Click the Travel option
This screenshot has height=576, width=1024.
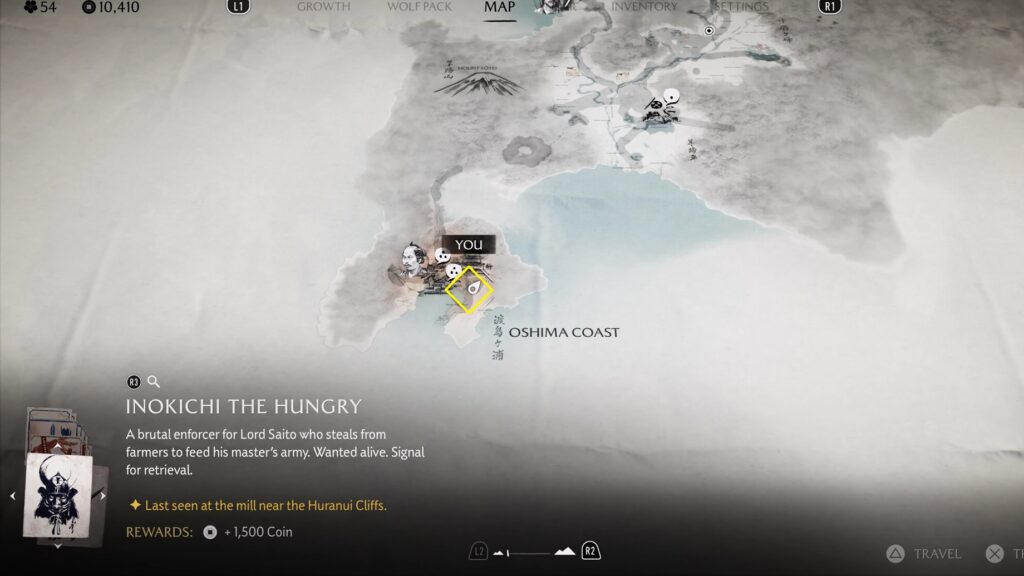(925, 553)
